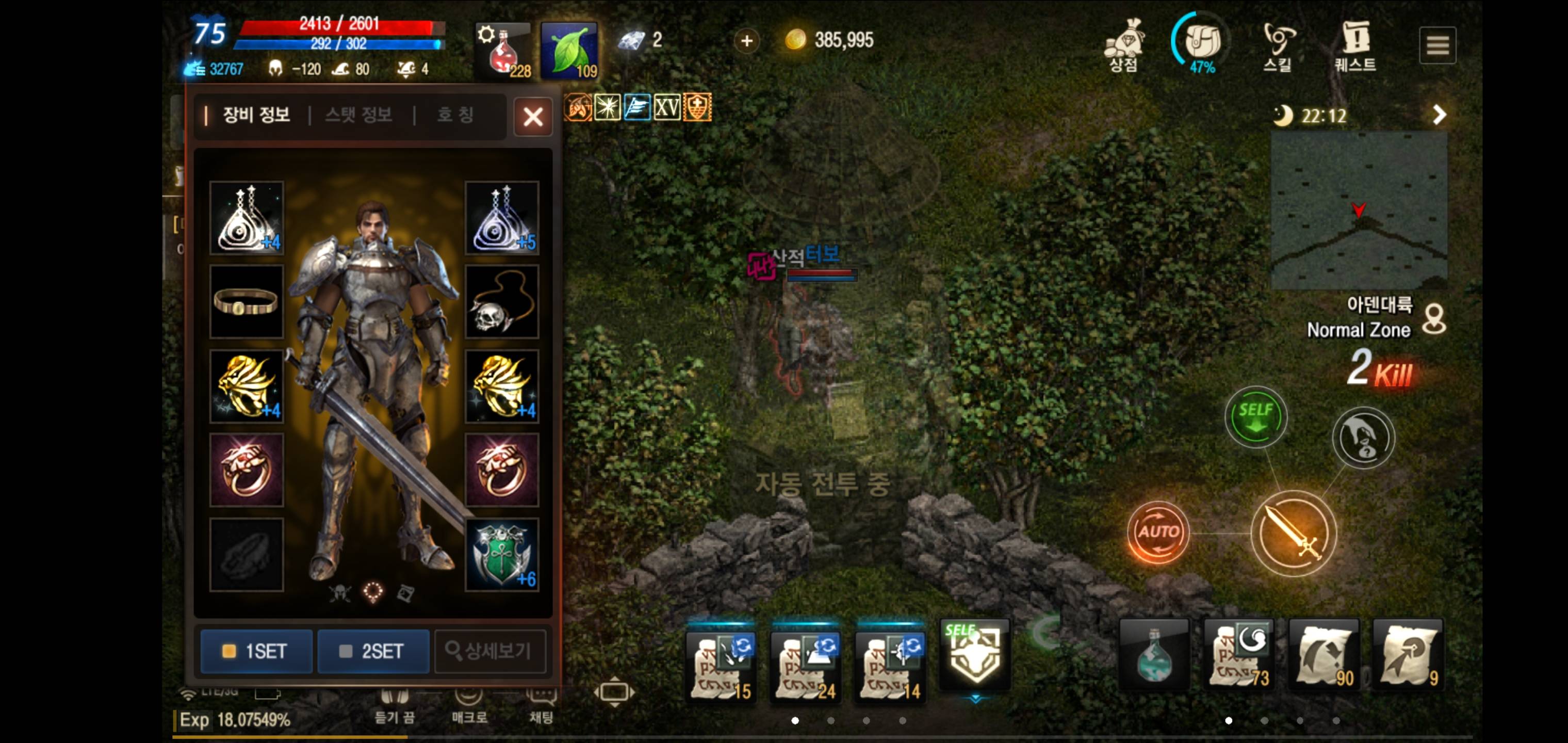1568x743 pixels.
Task: Open the 호칭 title tab
Action: [x=455, y=115]
